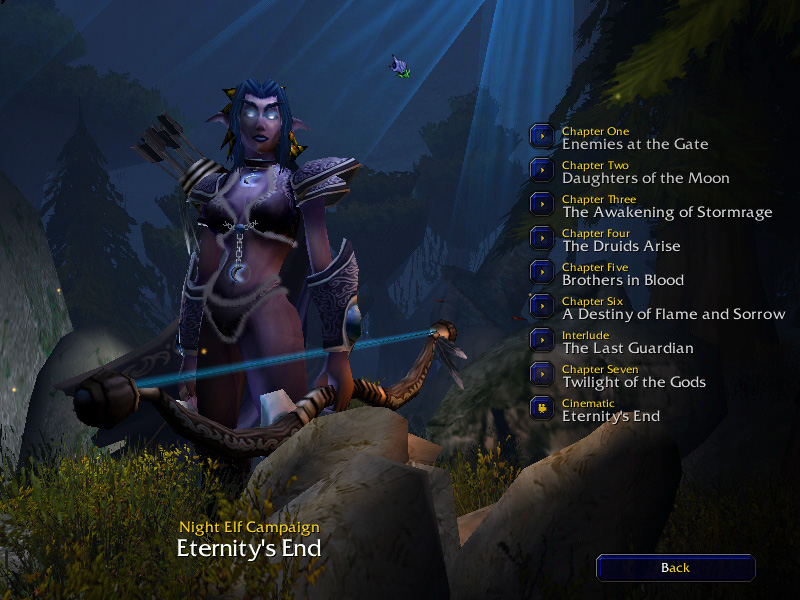This screenshot has height=600, width=800.
Task: Watch The Last Guardian interlude
Action: [541, 340]
